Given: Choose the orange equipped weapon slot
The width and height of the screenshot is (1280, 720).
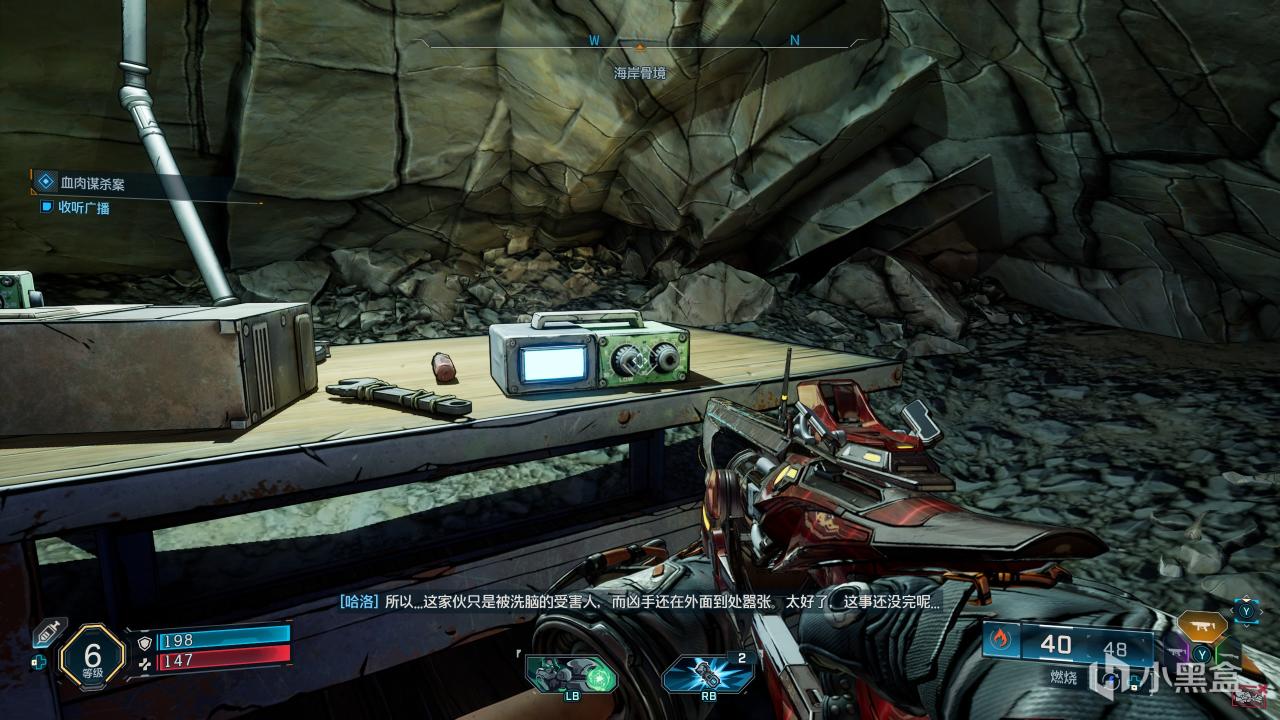Looking at the screenshot, I should tap(1201, 626).
